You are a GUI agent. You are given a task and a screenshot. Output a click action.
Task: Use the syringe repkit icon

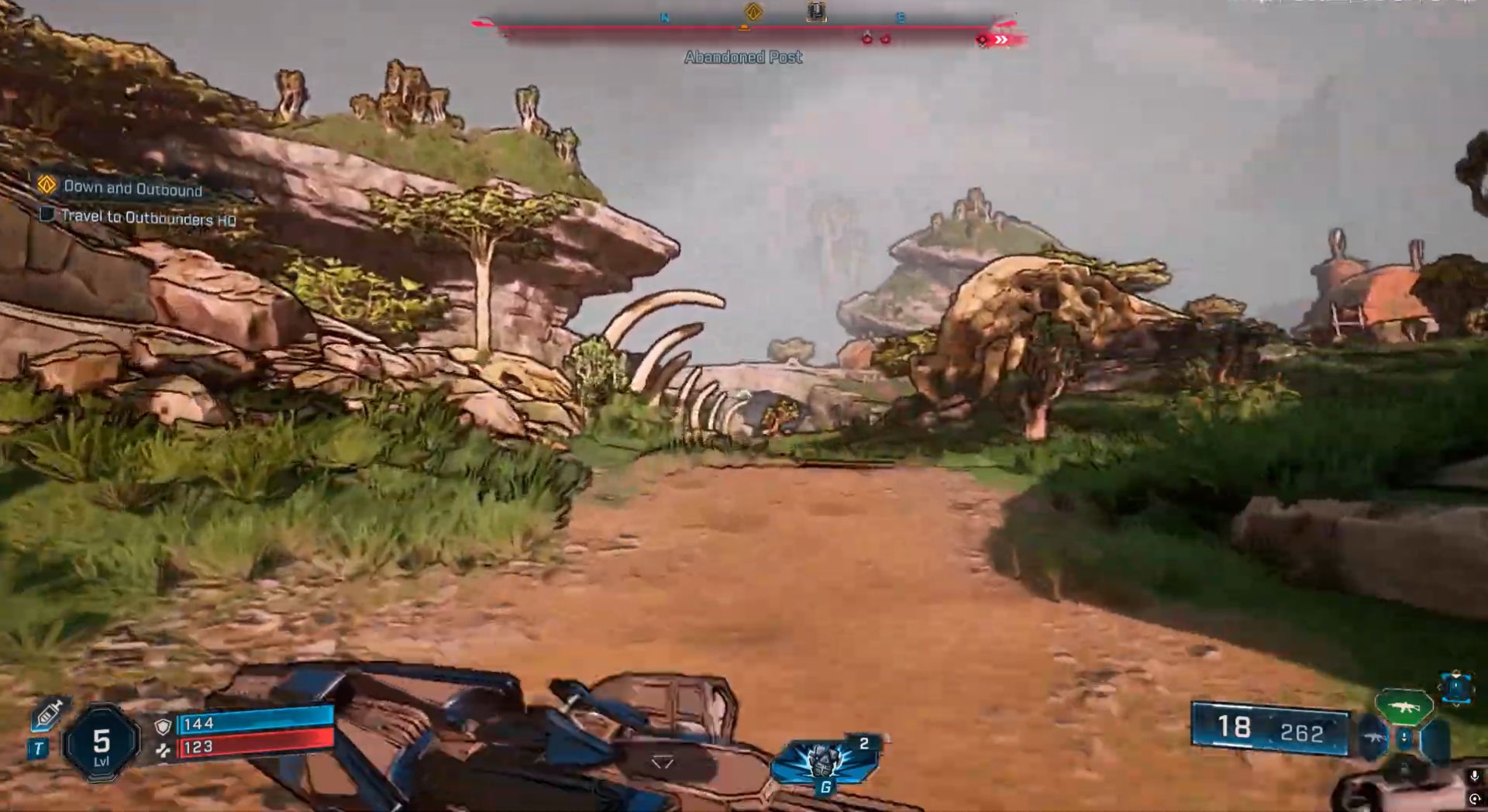50,714
